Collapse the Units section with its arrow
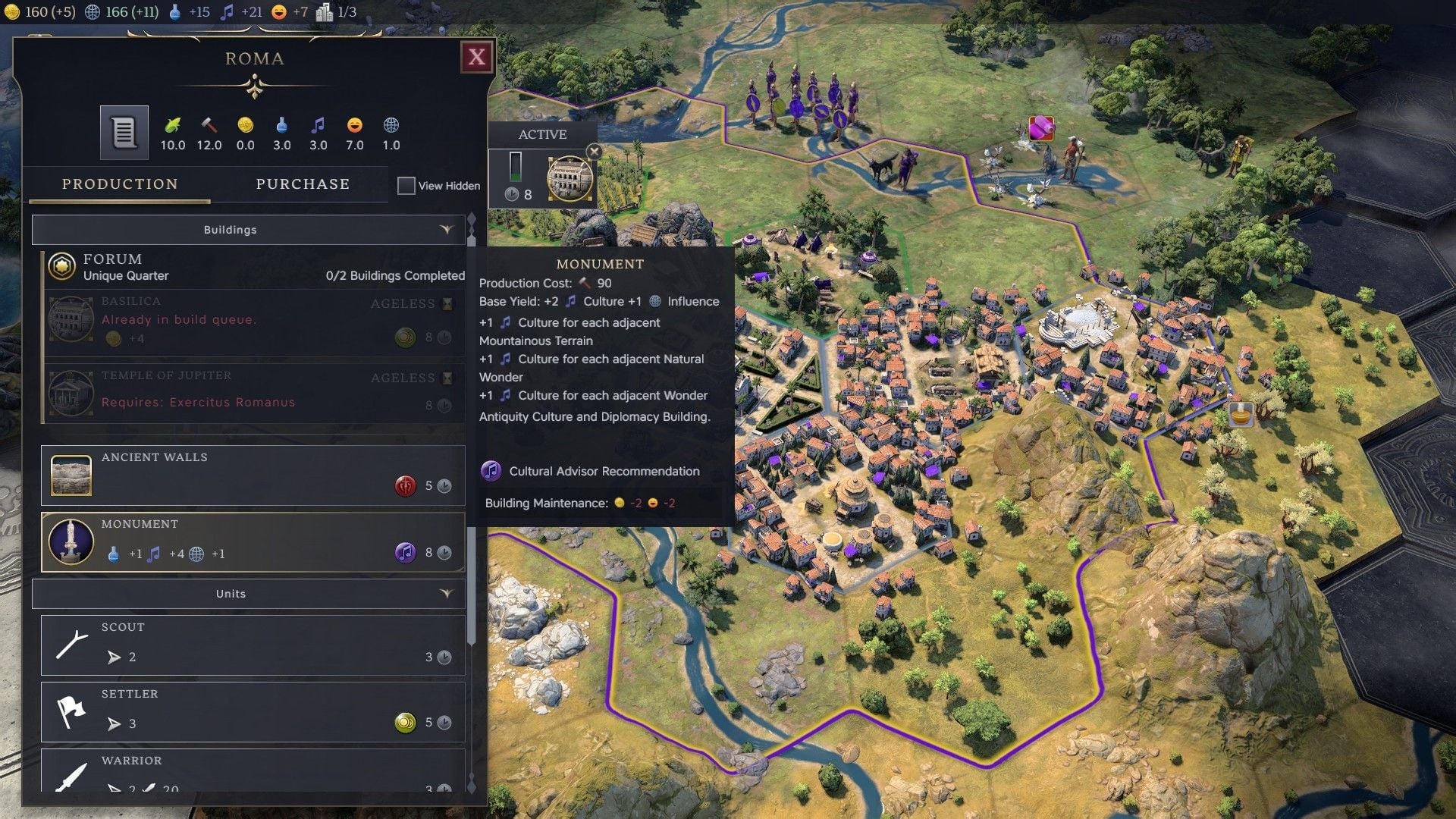The image size is (1456, 819). [446, 594]
